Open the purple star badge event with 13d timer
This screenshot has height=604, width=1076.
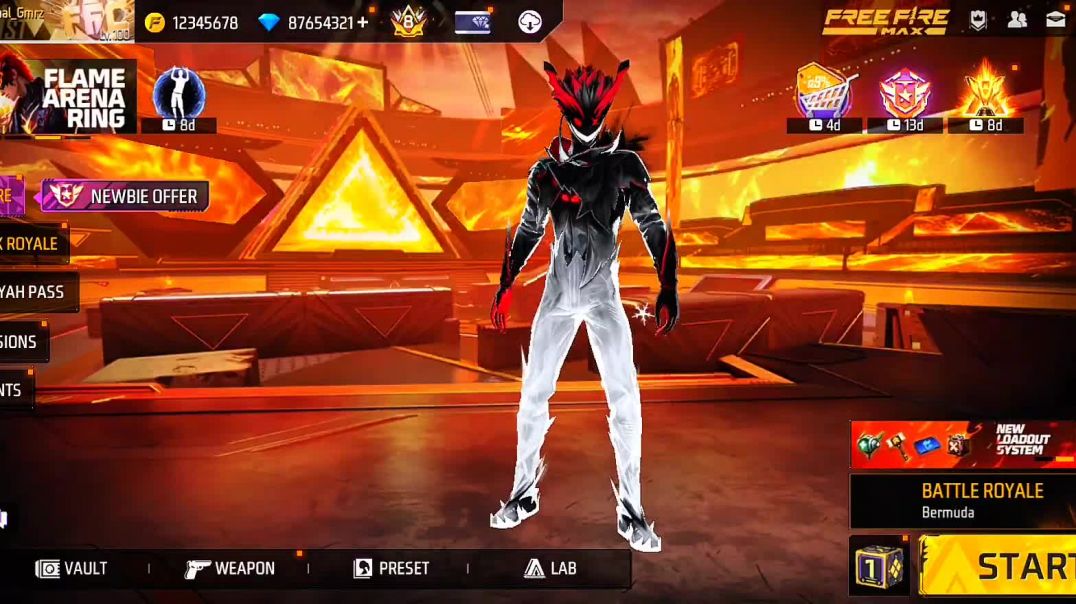click(x=904, y=93)
